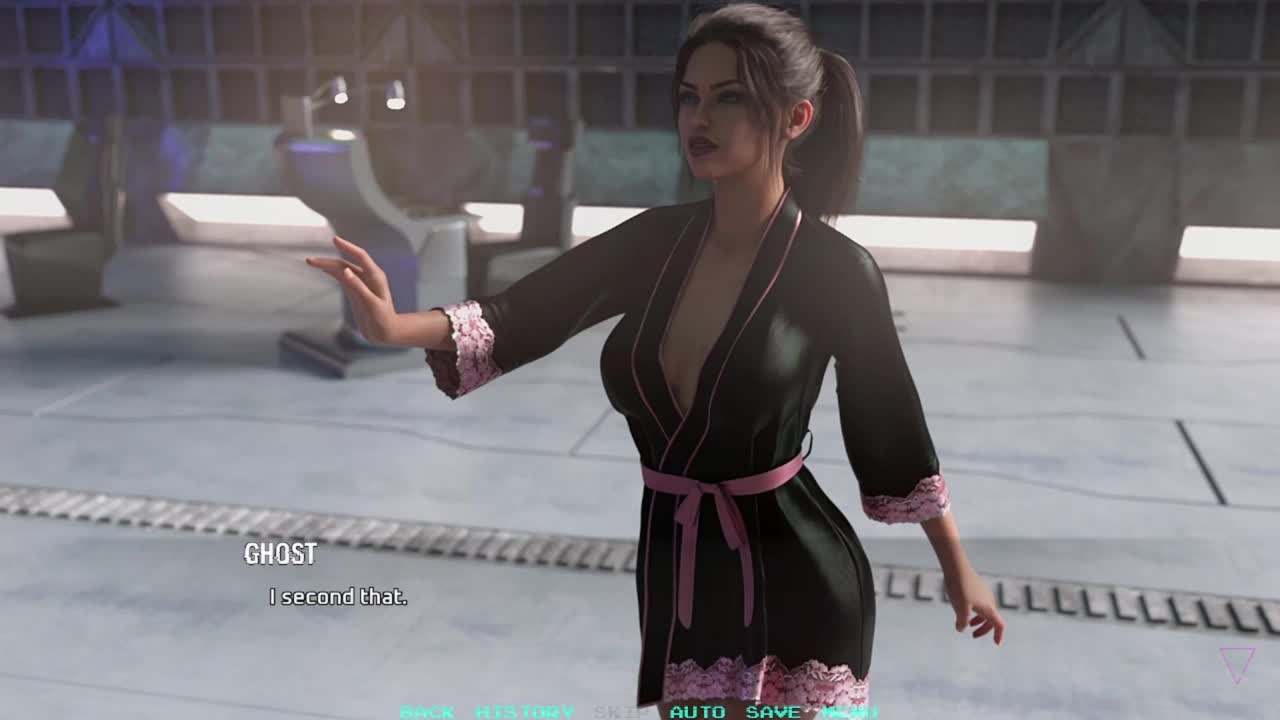
Task: Open the dialogue History log
Action: click(x=524, y=712)
